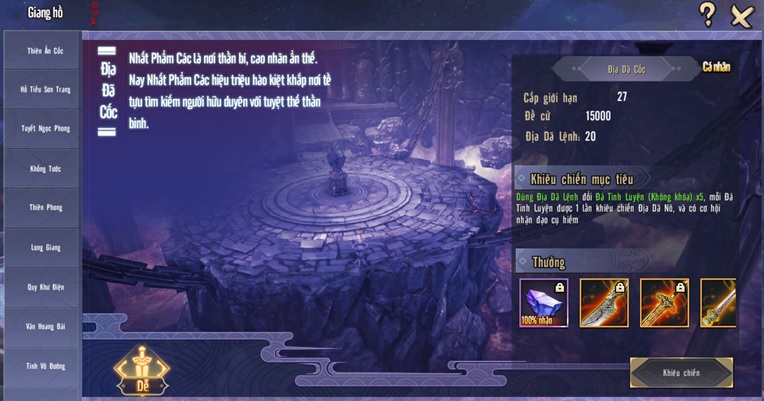Close the Giang hồ window
The height and width of the screenshot is (401, 764).
point(741,14)
